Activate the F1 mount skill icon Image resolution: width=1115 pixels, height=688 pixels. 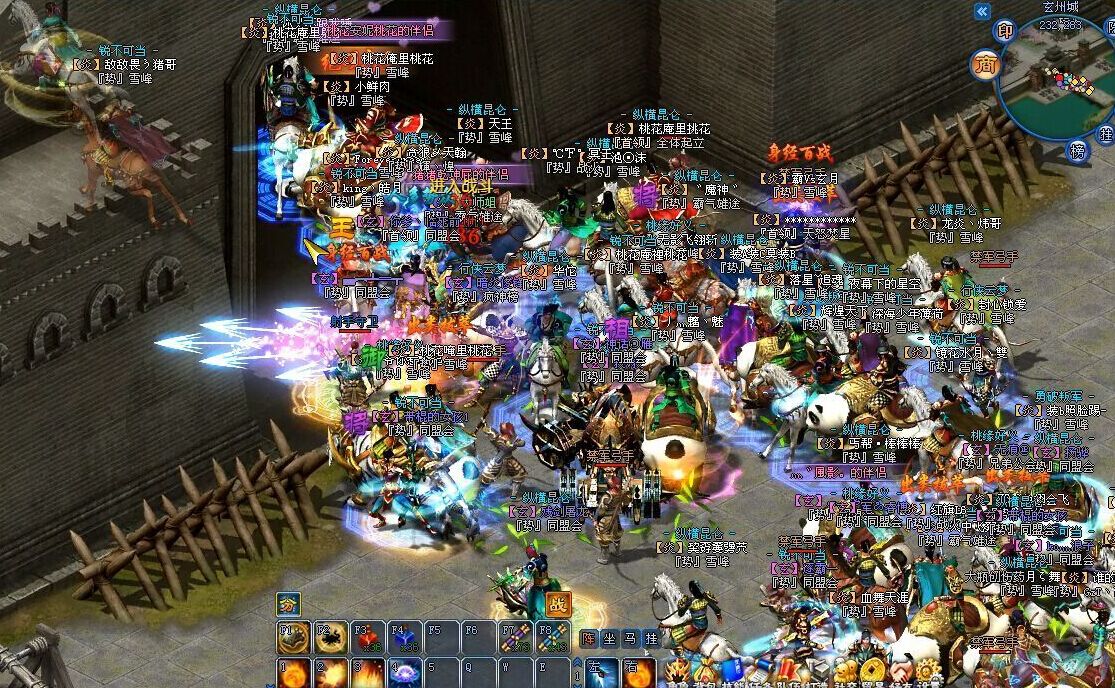(293, 637)
